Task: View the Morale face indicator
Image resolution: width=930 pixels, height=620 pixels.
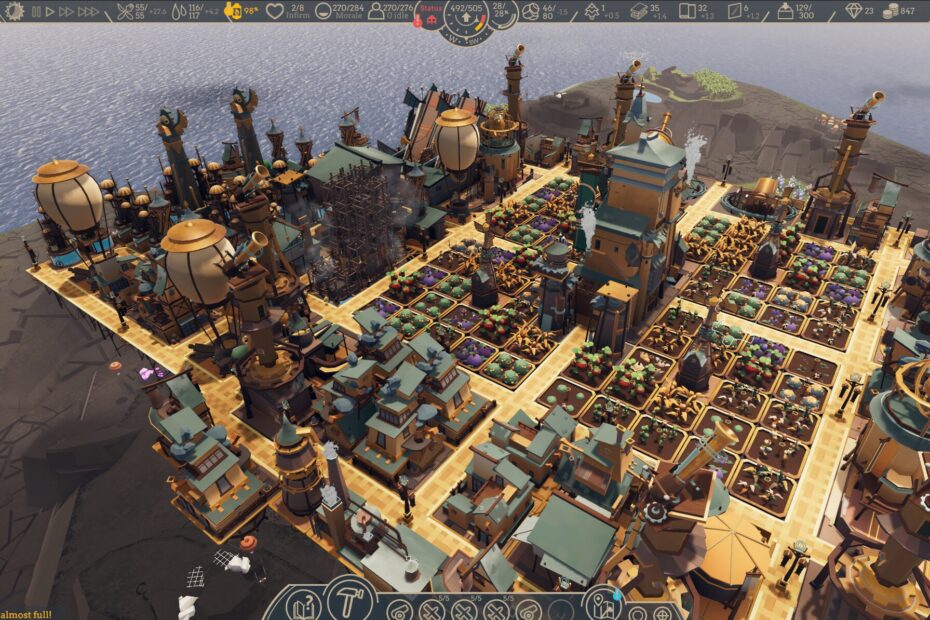Action: pyautogui.click(x=324, y=12)
